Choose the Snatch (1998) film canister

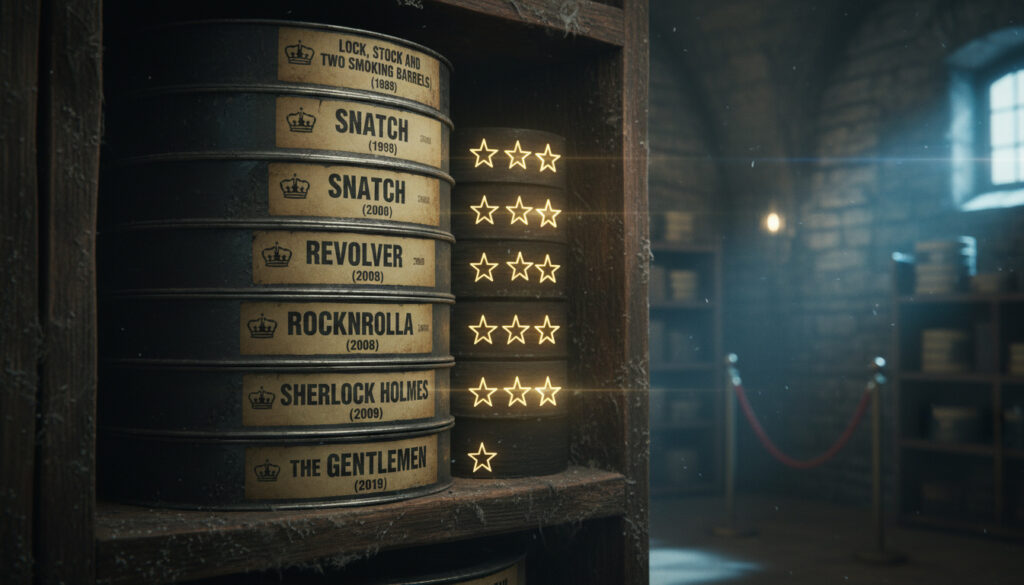coord(358,129)
